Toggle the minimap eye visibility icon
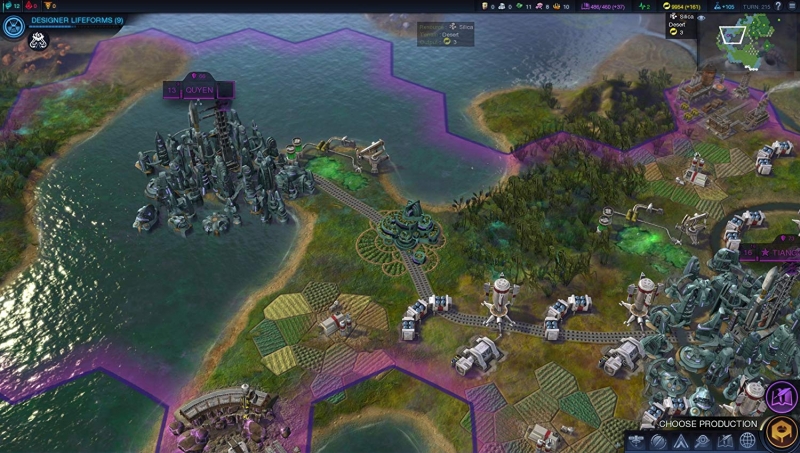Screen dimensions: 800x453 (x=701, y=18)
